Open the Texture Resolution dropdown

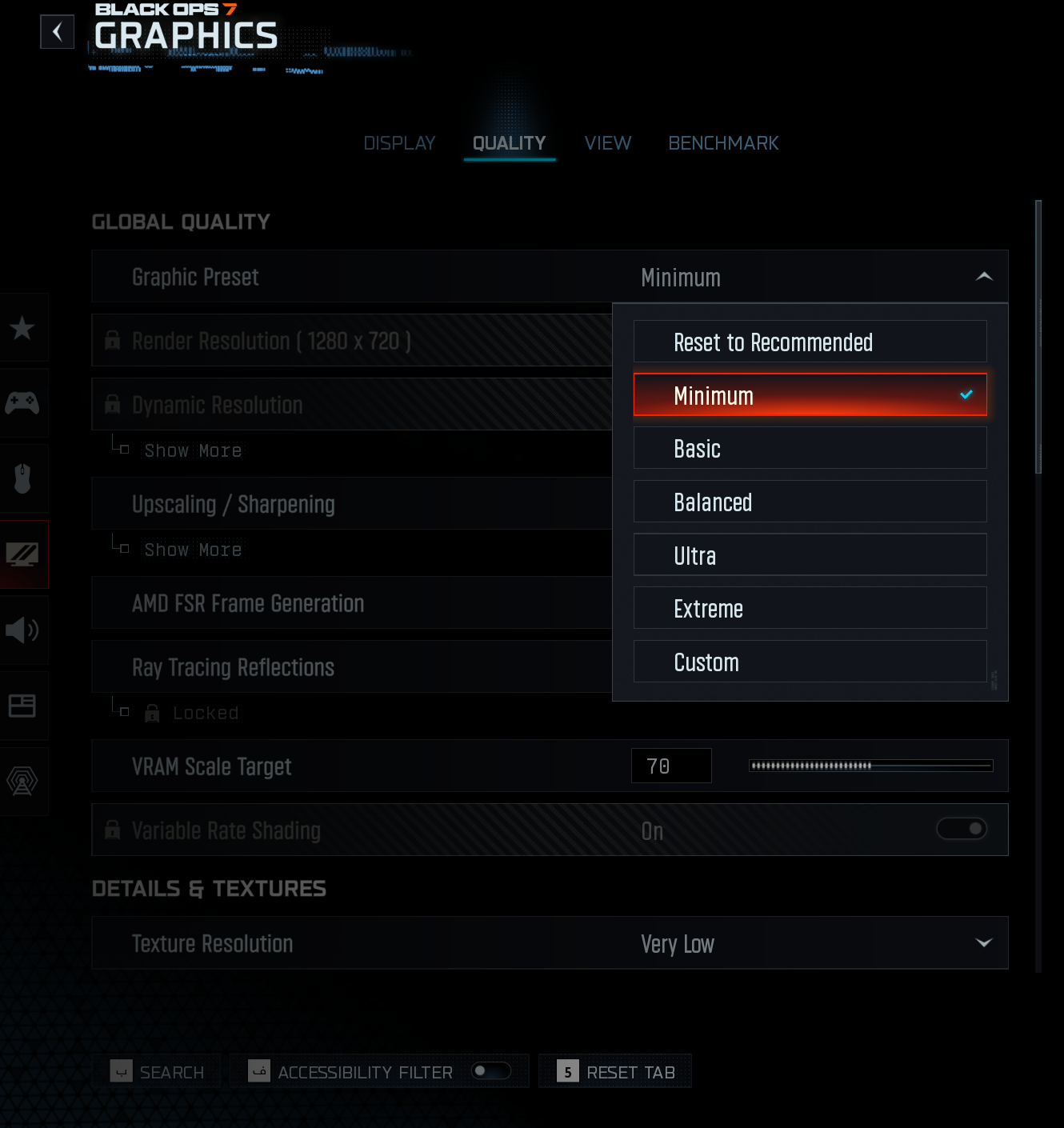tap(983, 943)
